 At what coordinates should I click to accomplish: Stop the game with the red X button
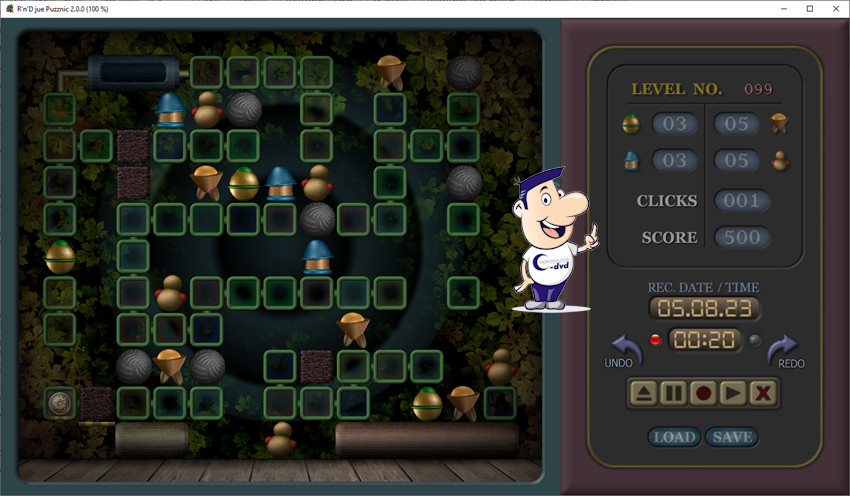pyautogui.click(x=763, y=393)
